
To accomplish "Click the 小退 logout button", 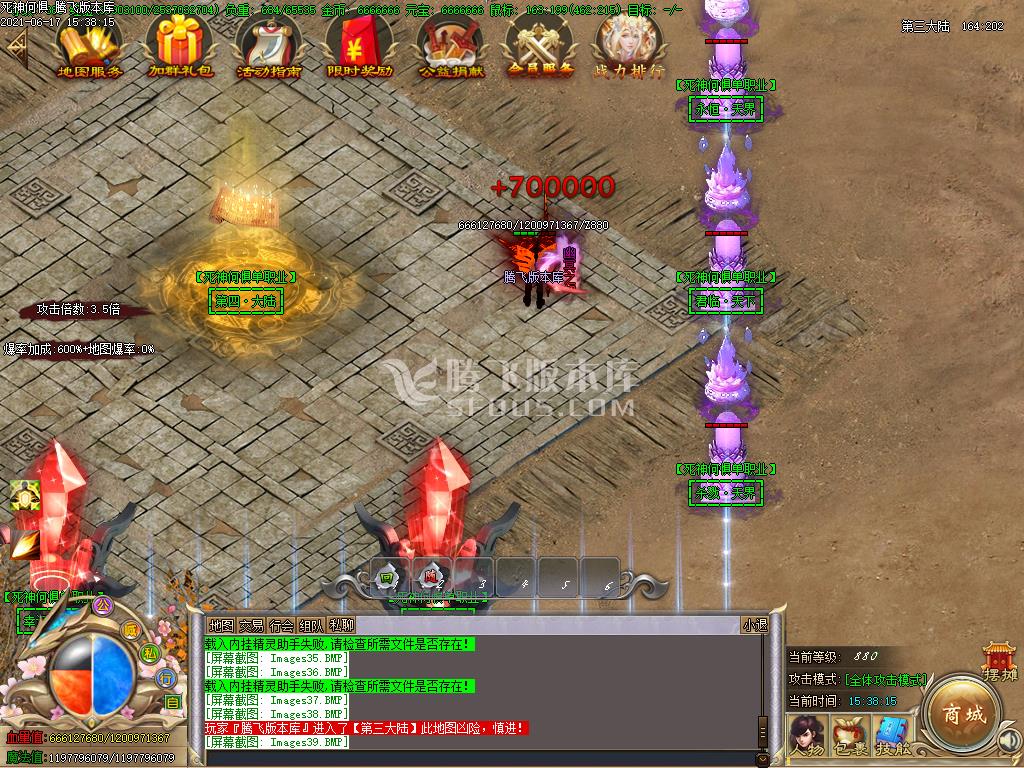I will pos(754,625).
